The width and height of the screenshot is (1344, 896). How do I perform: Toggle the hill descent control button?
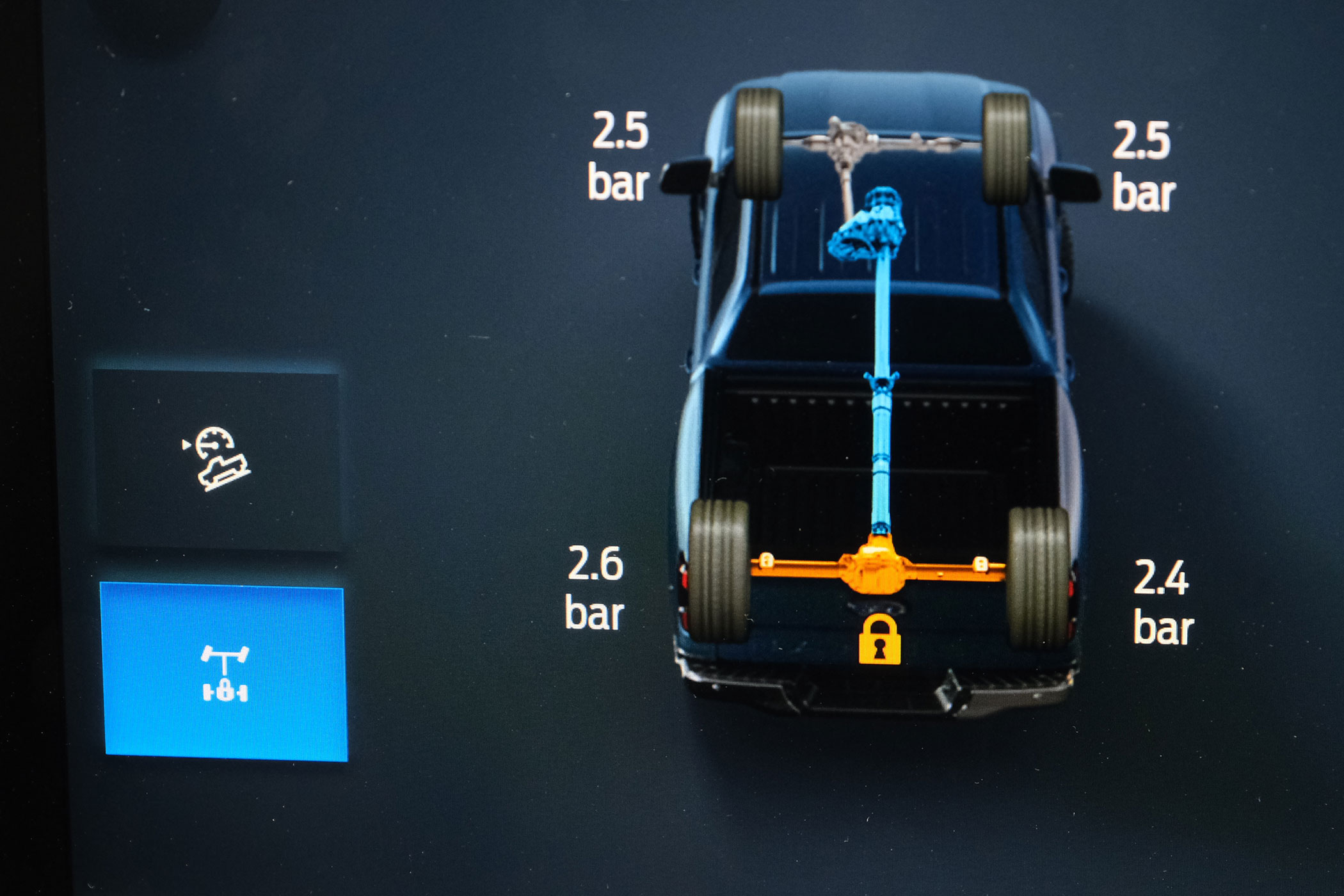[218, 458]
